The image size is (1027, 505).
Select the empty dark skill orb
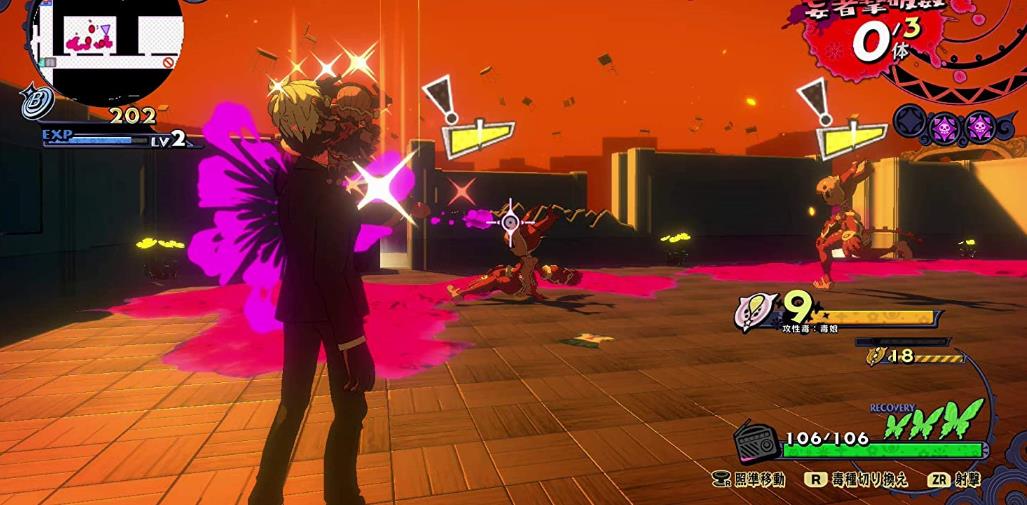coord(908,127)
